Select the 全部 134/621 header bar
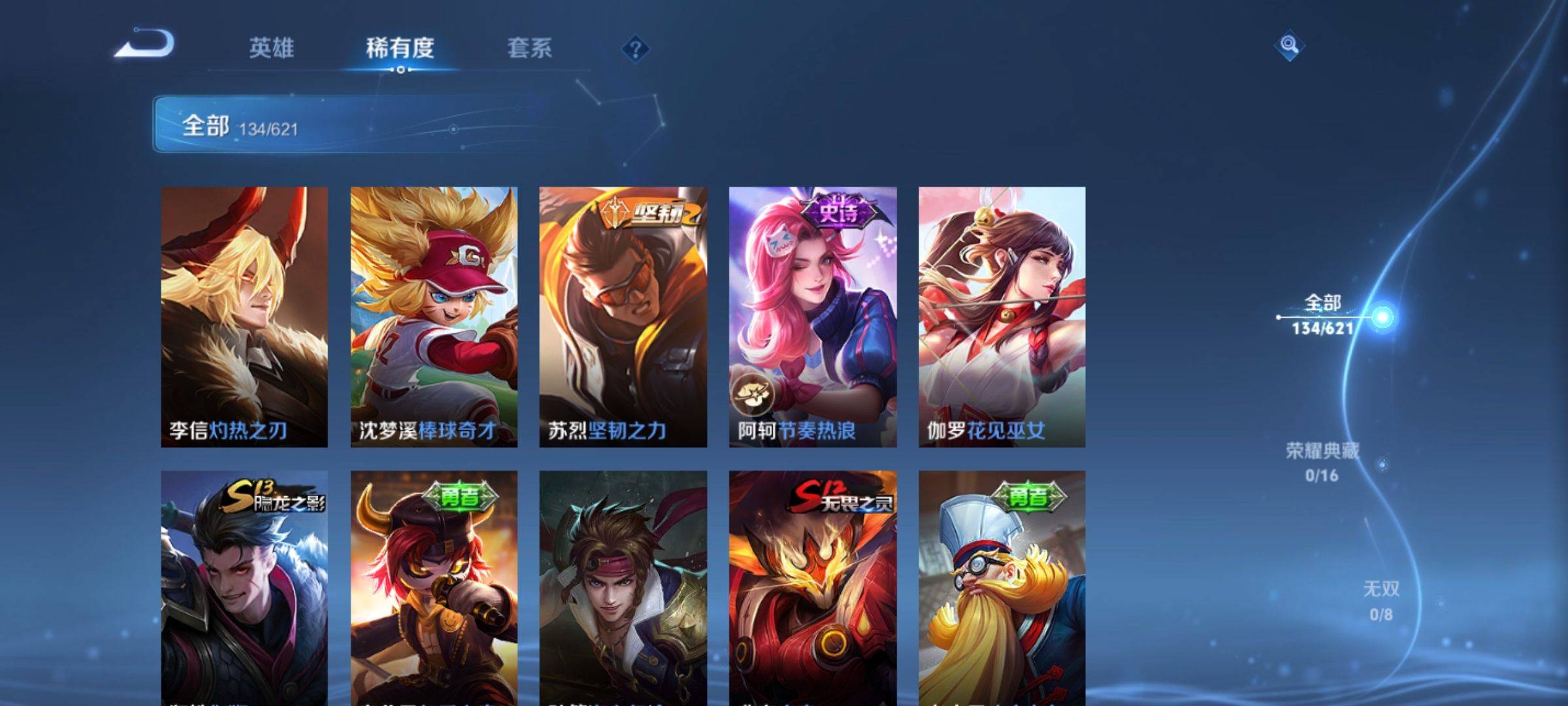Image resolution: width=1568 pixels, height=706 pixels. click(346, 124)
